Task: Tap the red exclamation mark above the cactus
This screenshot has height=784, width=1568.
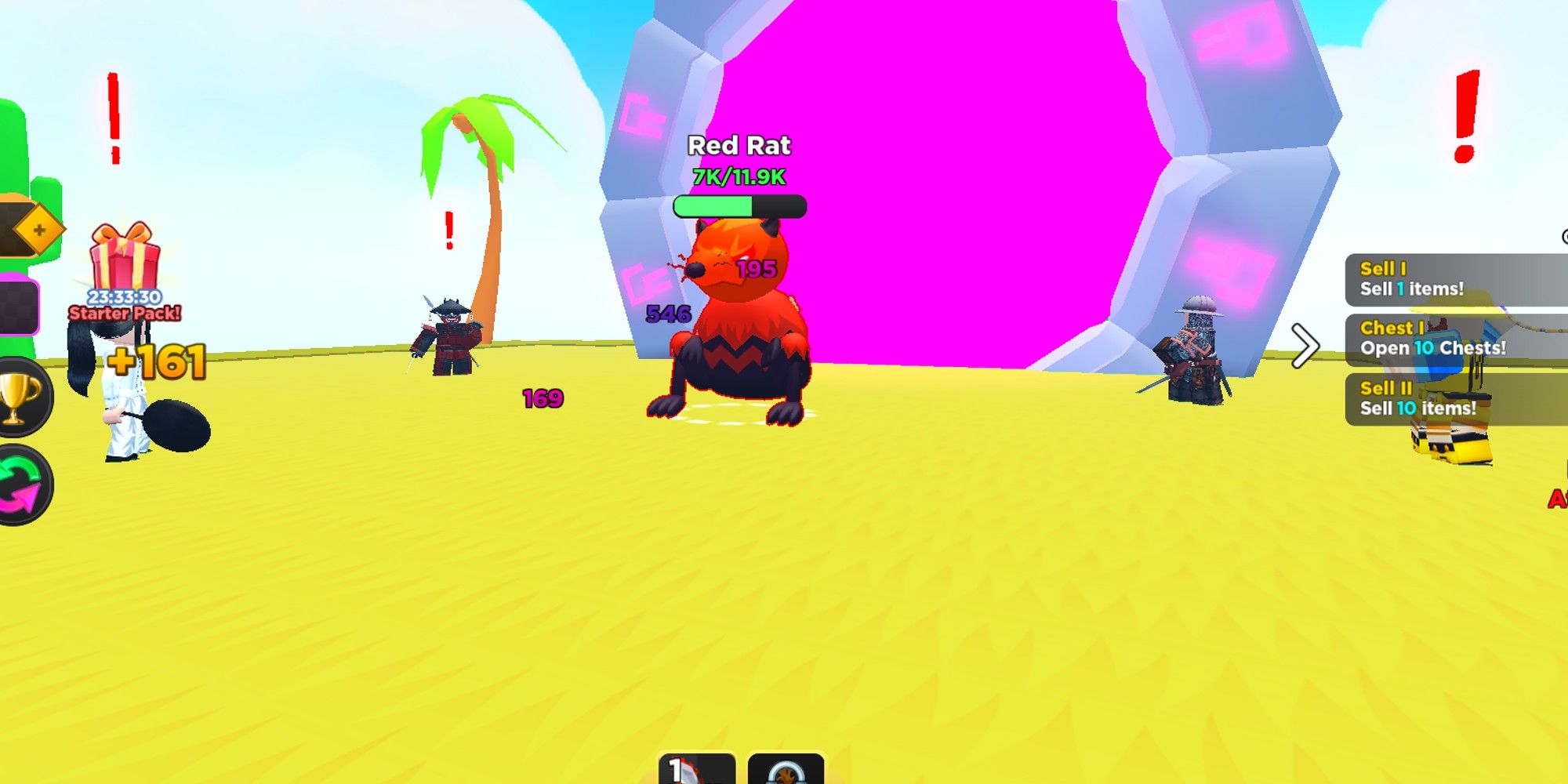Action: tap(112, 118)
